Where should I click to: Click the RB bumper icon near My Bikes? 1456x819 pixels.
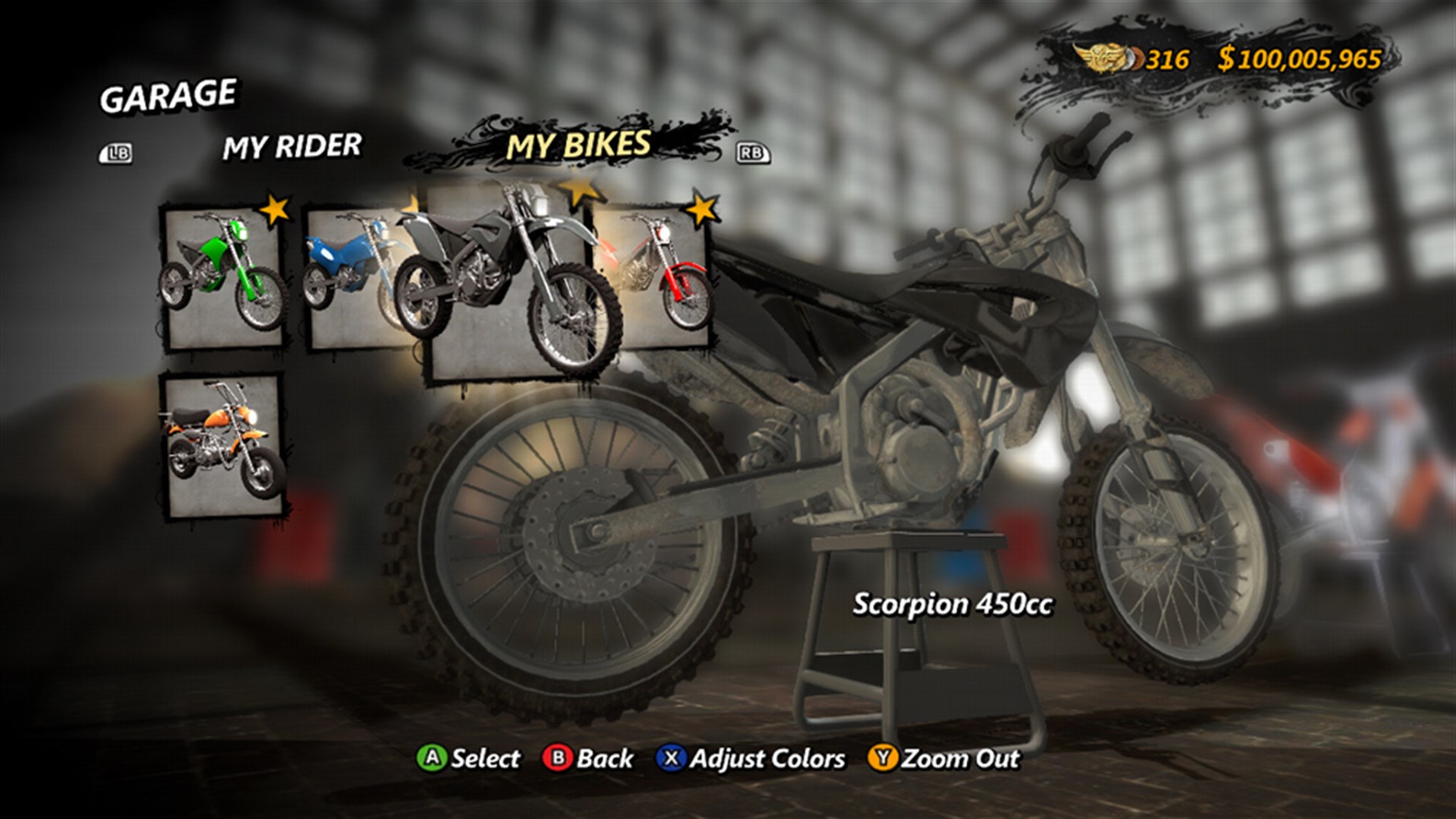(x=752, y=152)
